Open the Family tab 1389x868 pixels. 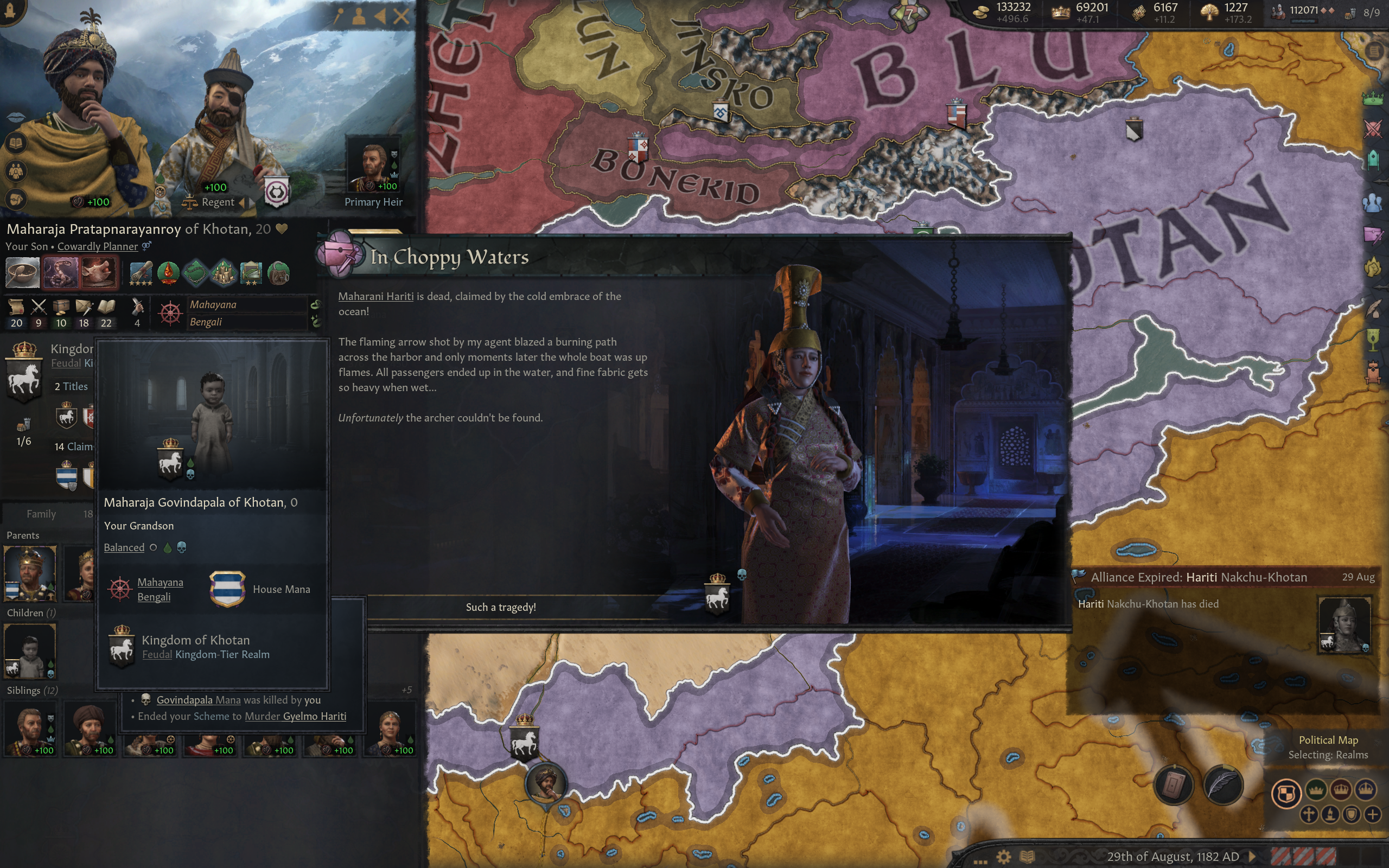41,514
